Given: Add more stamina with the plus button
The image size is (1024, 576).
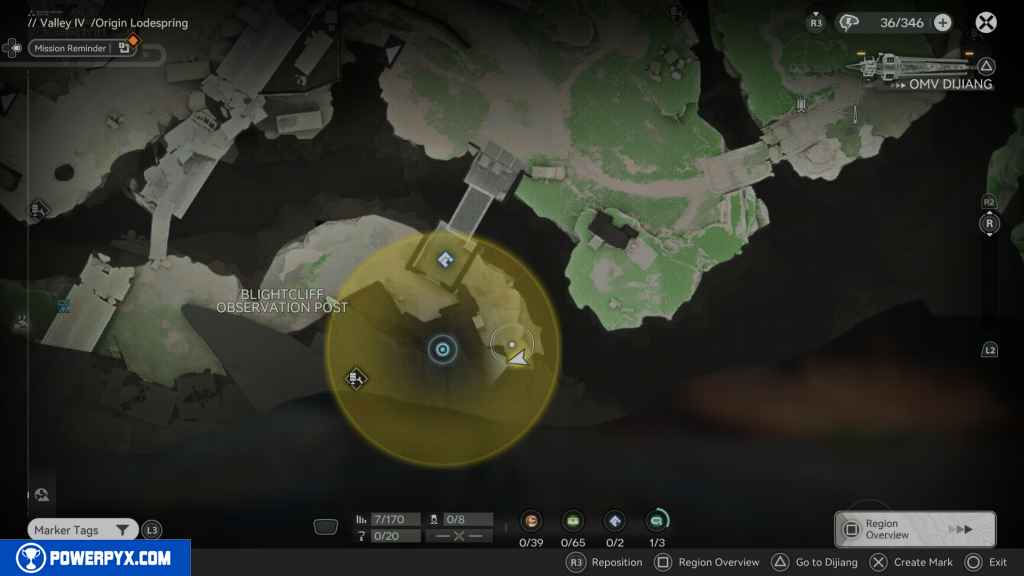Looking at the screenshot, I should click(x=942, y=23).
